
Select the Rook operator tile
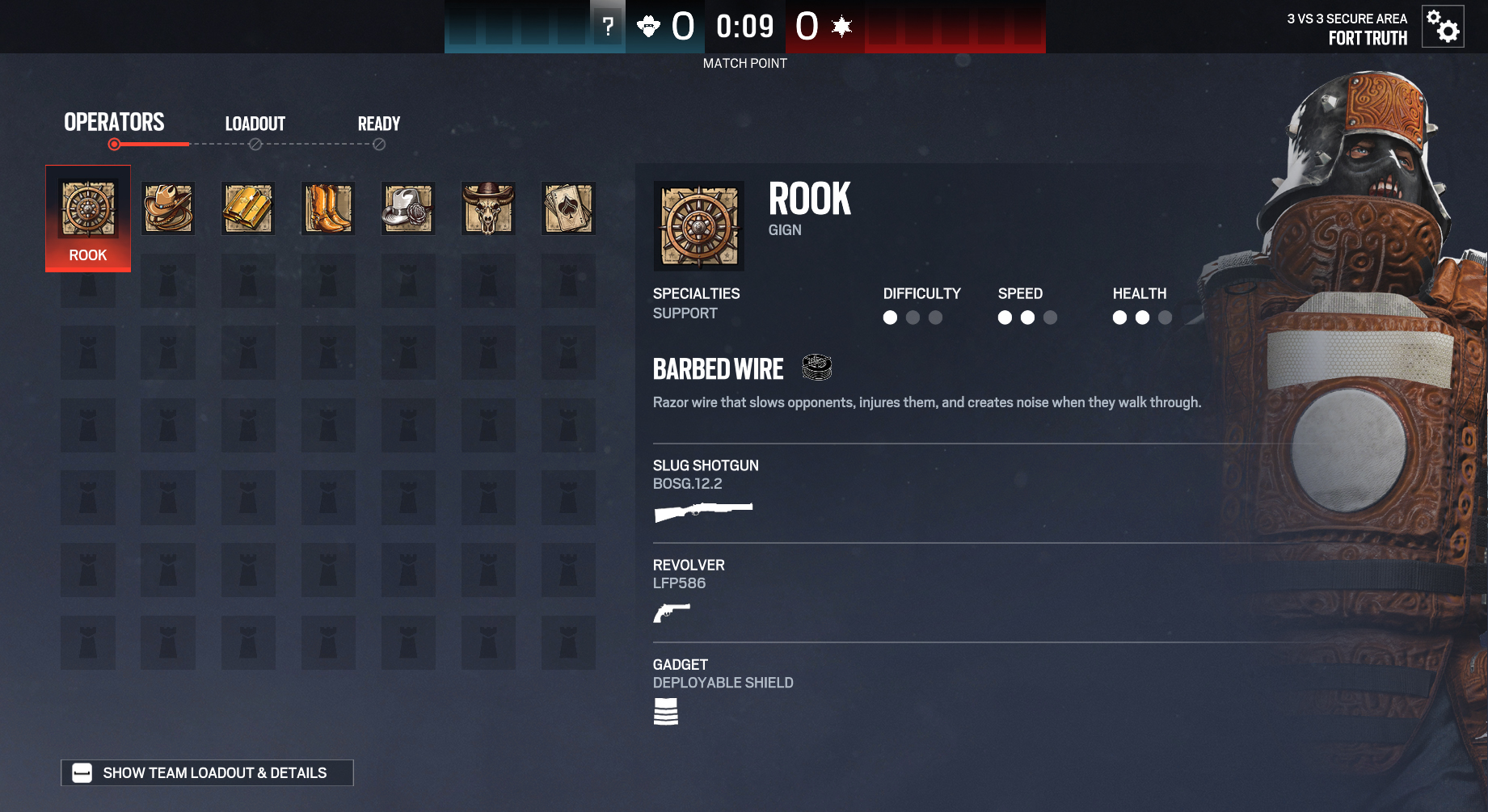[87, 217]
